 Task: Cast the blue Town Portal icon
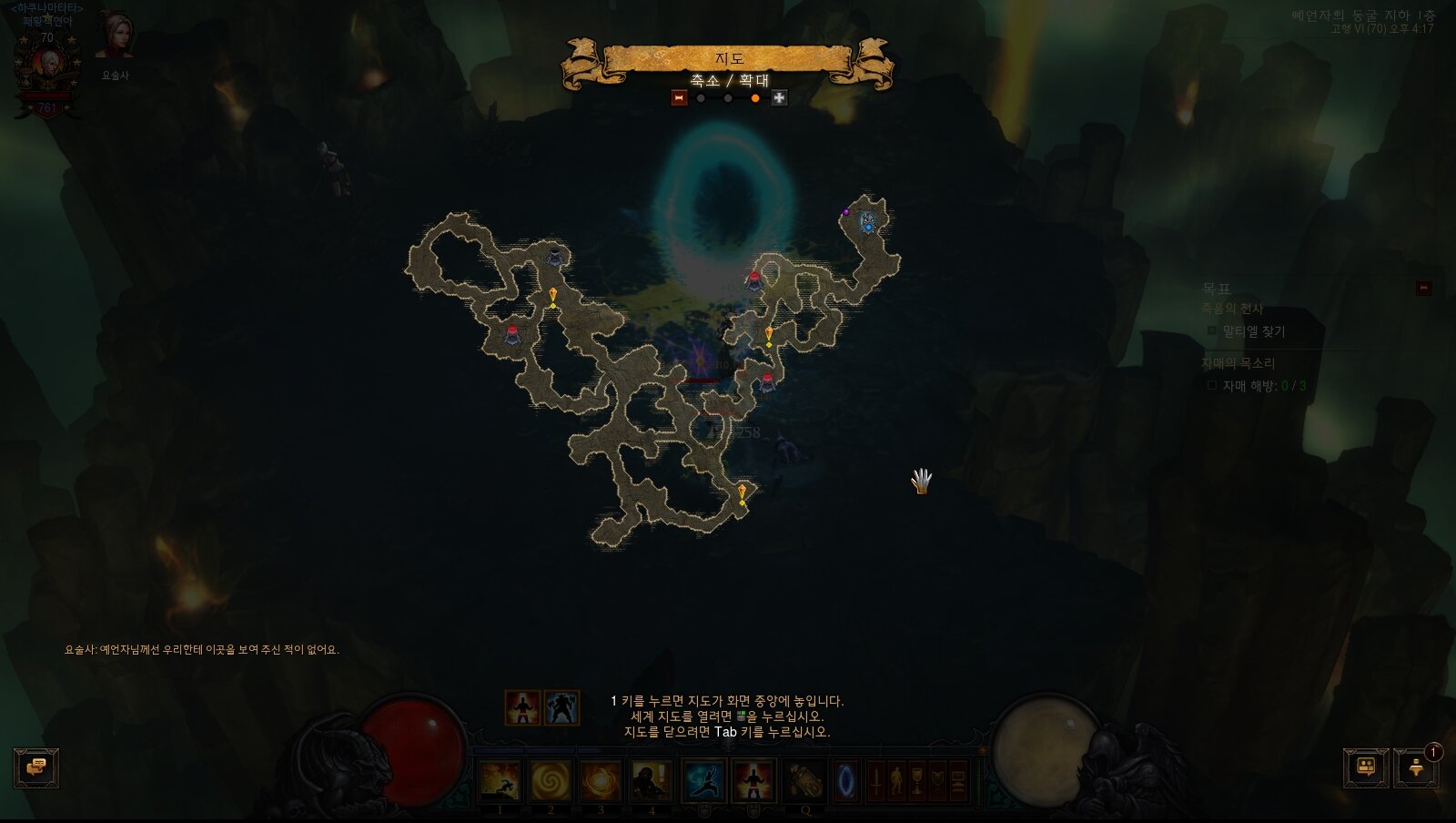[x=846, y=781]
